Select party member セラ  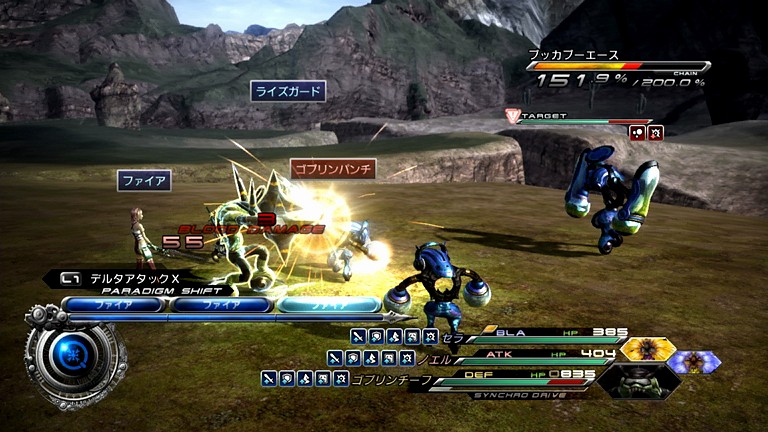(x=455, y=337)
